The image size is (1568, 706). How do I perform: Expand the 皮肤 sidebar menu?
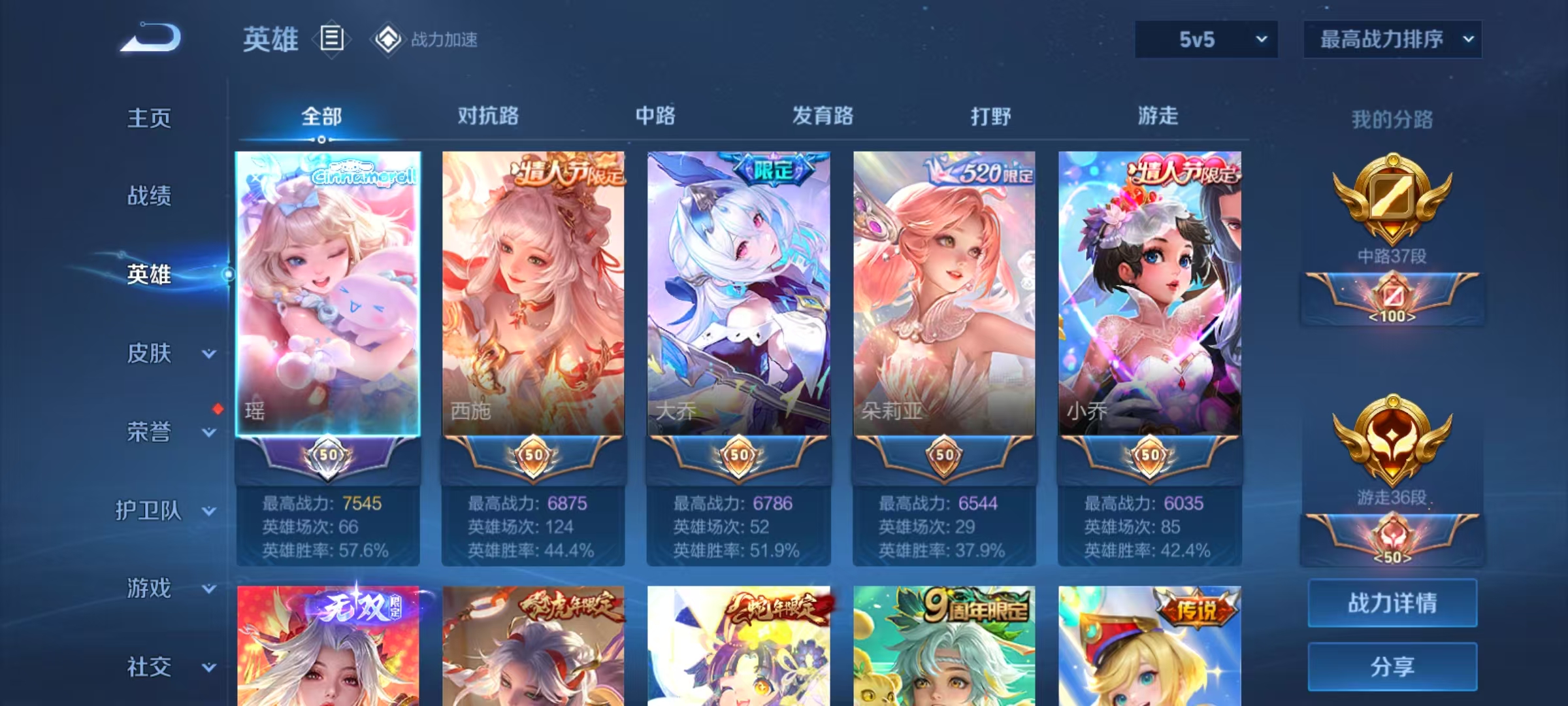point(163,354)
